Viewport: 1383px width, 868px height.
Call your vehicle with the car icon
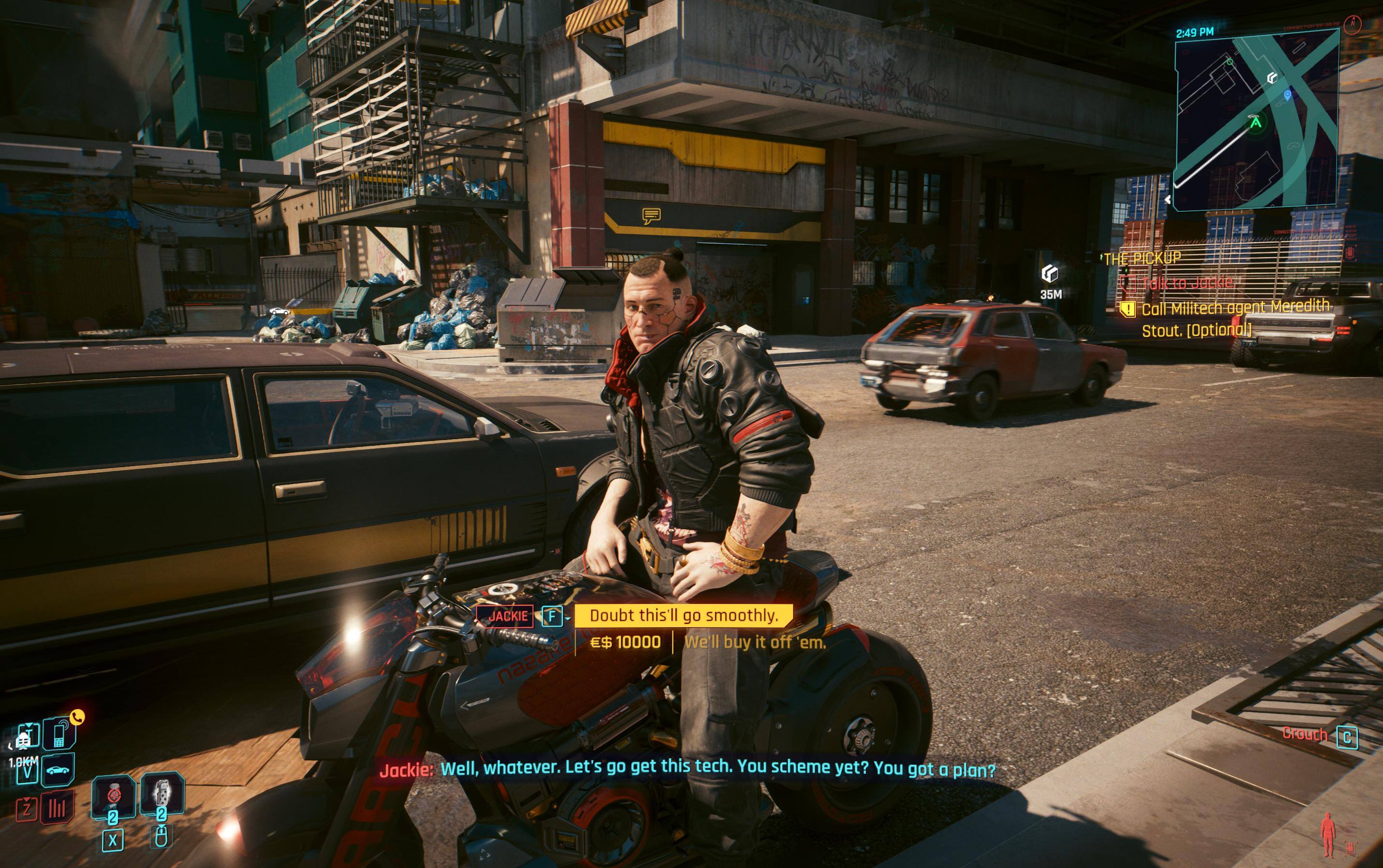59,770
